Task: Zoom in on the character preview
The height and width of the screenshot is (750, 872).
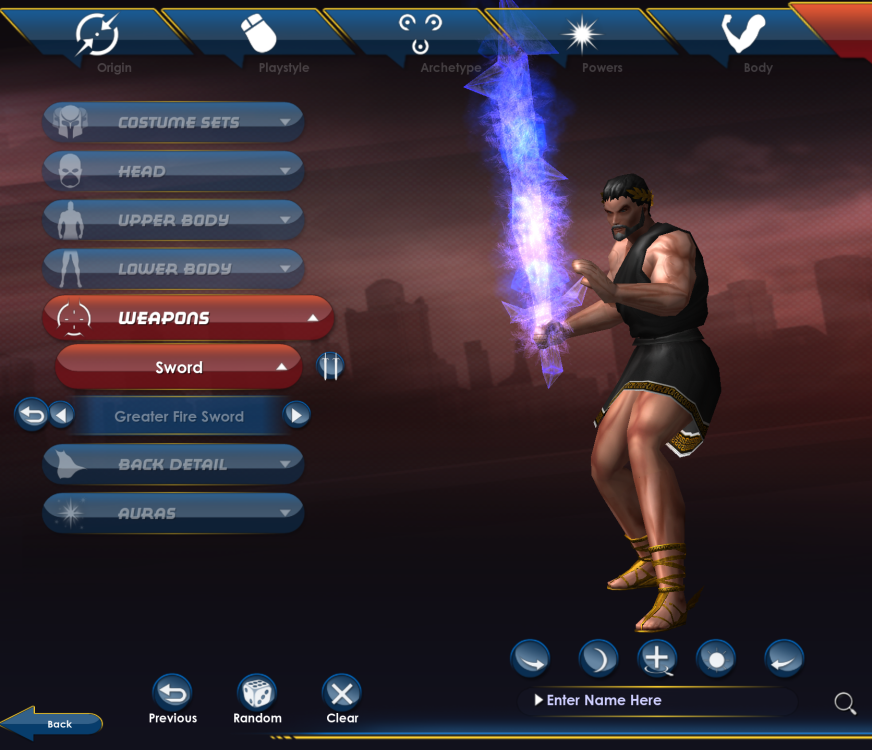Action: point(656,658)
